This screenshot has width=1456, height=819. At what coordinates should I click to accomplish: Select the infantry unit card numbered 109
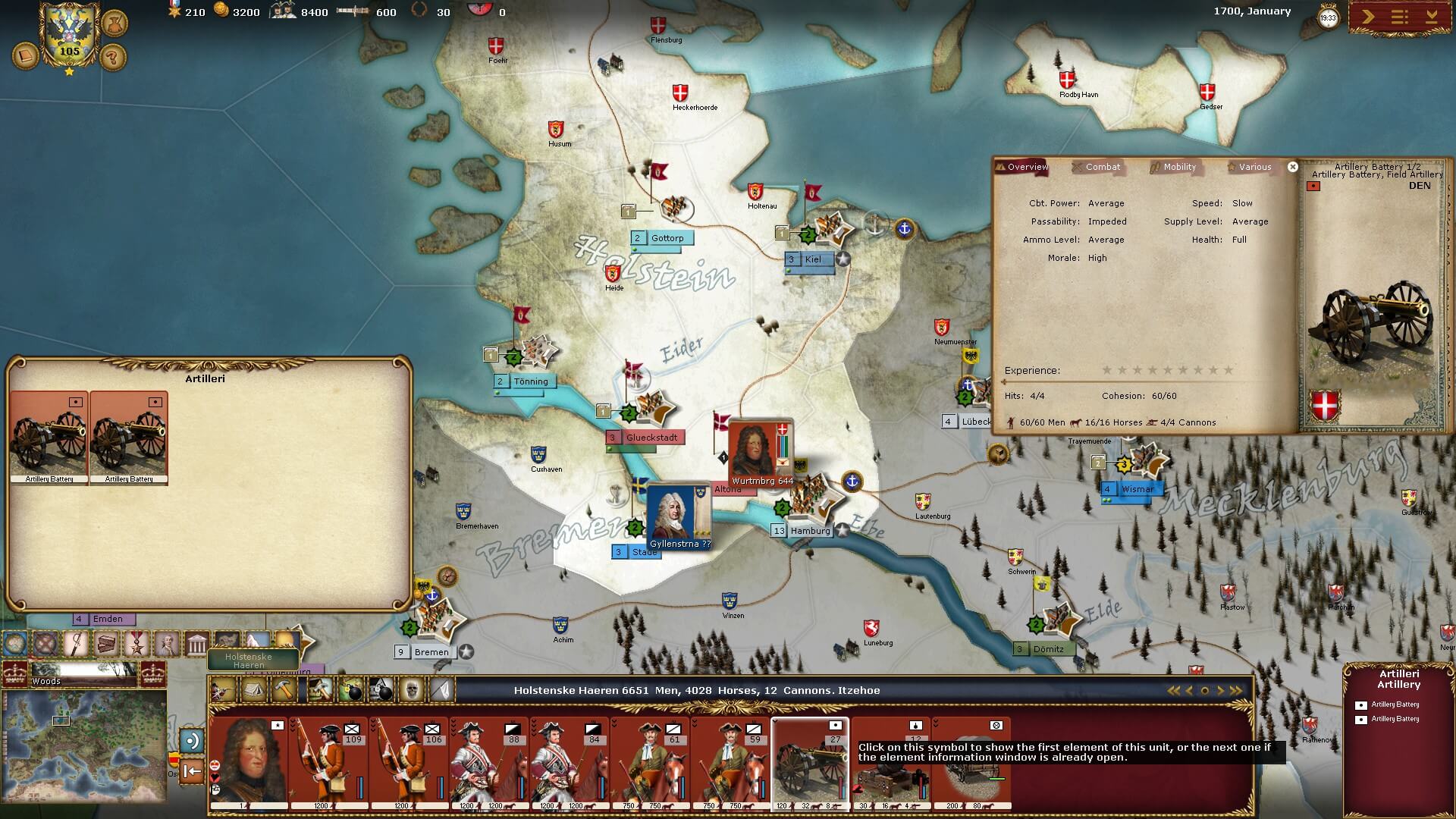pos(329,762)
